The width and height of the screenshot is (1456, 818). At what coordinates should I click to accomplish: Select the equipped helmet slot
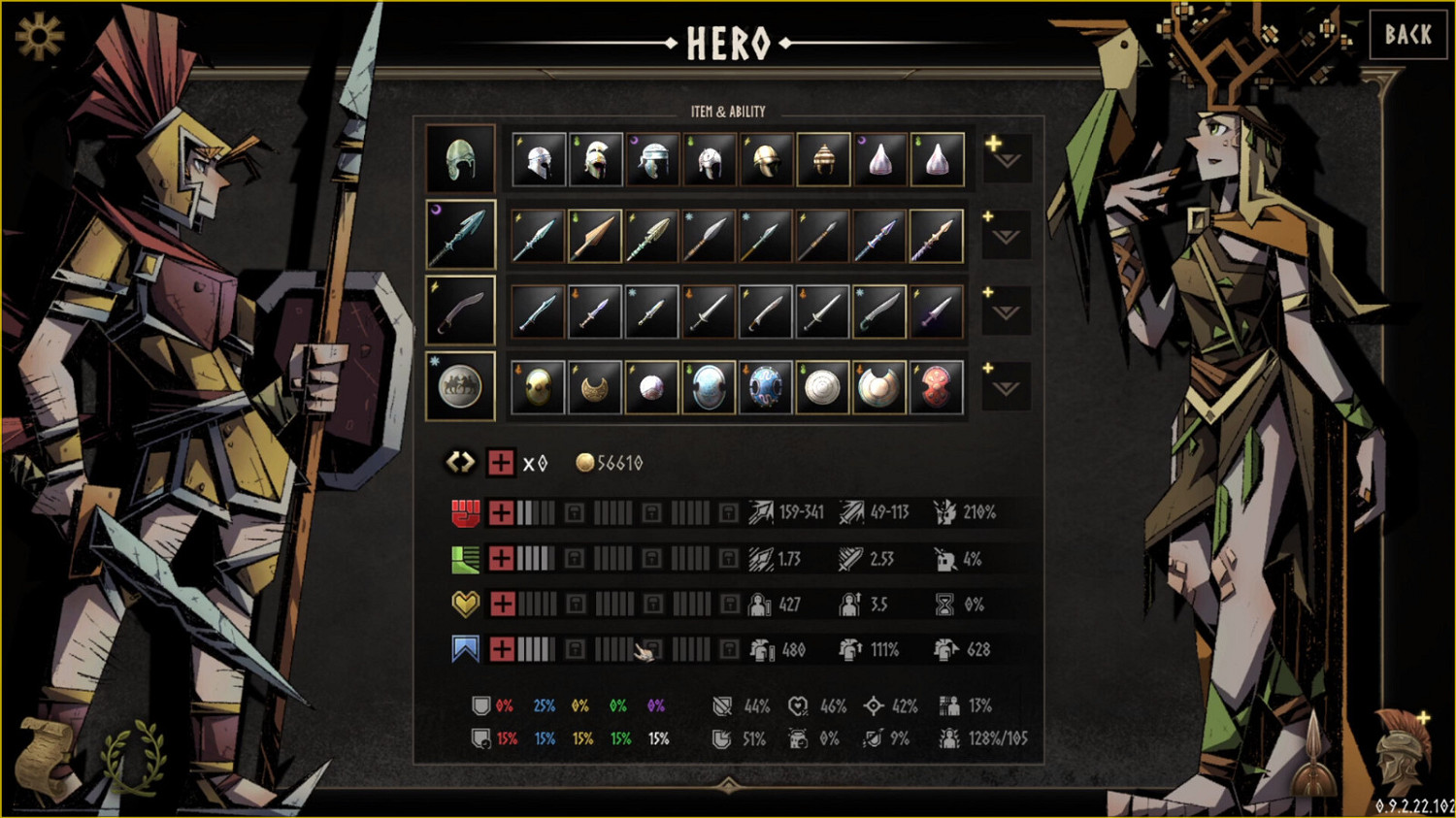461,159
